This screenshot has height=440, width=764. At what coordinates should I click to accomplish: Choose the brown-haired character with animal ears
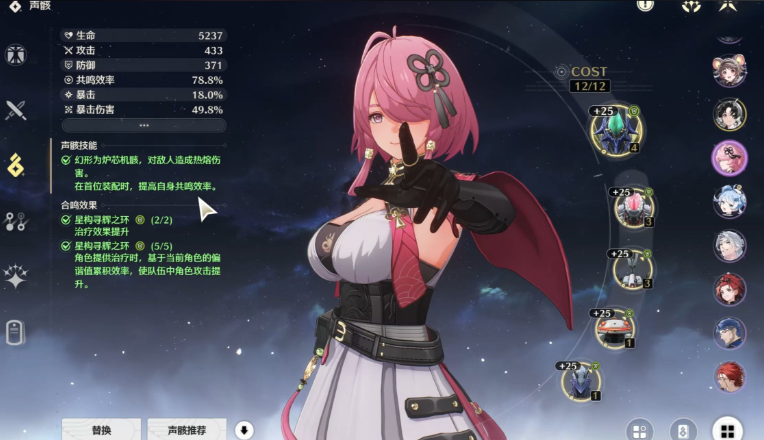point(729,70)
